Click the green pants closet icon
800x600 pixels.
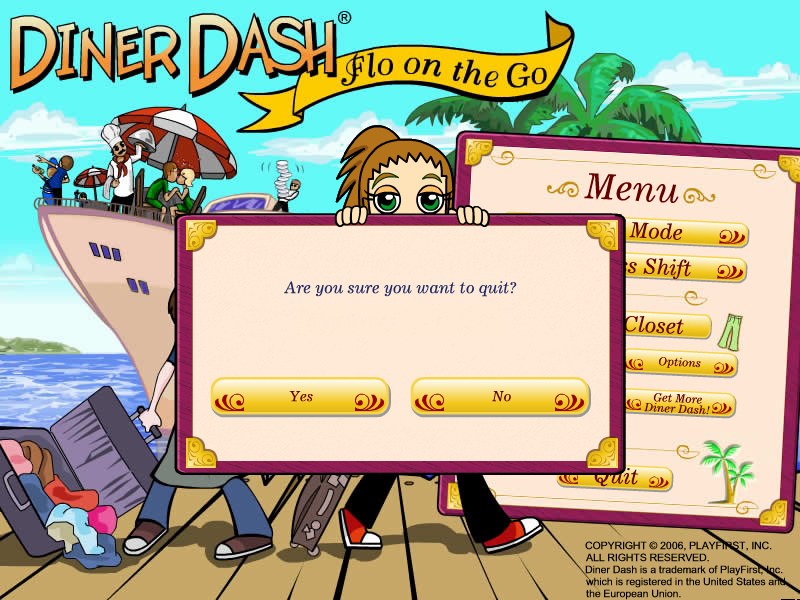731,330
